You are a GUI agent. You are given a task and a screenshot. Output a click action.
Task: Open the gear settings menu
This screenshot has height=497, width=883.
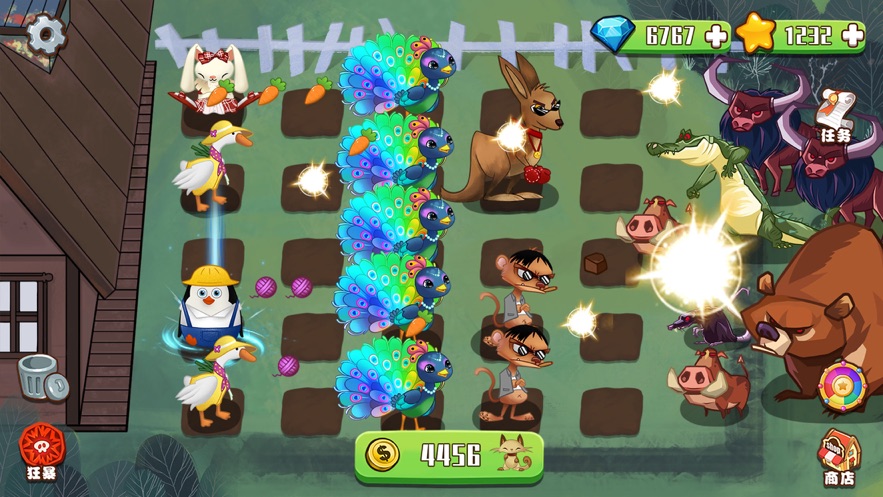pos(46,35)
